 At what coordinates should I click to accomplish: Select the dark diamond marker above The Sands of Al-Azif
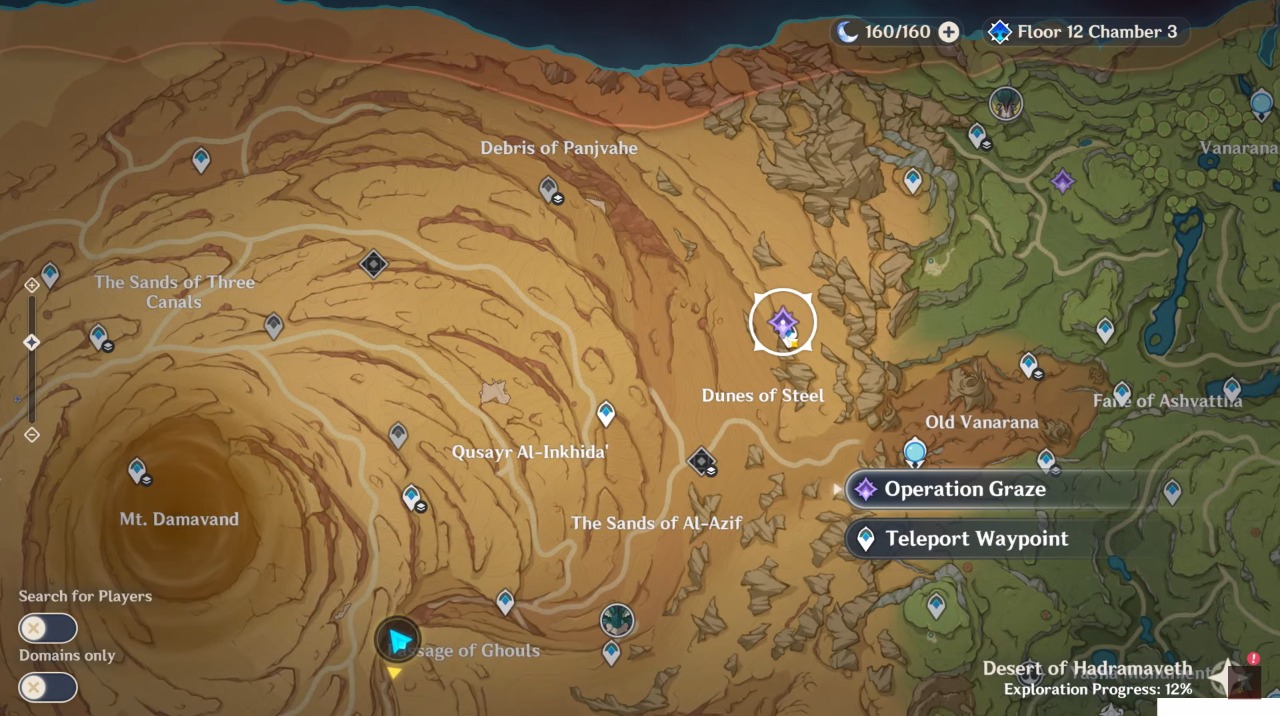(701, 461)
